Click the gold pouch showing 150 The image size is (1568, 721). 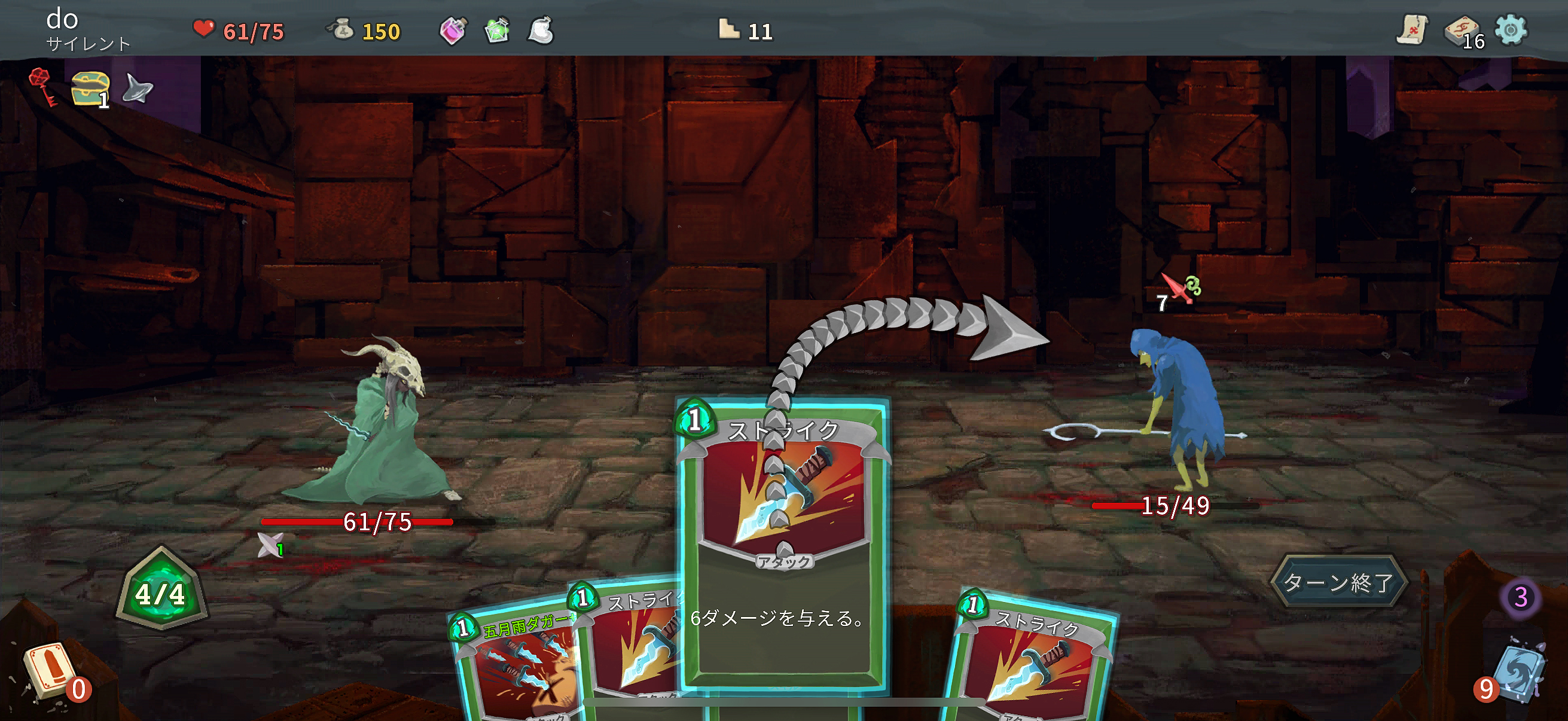[344, 30]
